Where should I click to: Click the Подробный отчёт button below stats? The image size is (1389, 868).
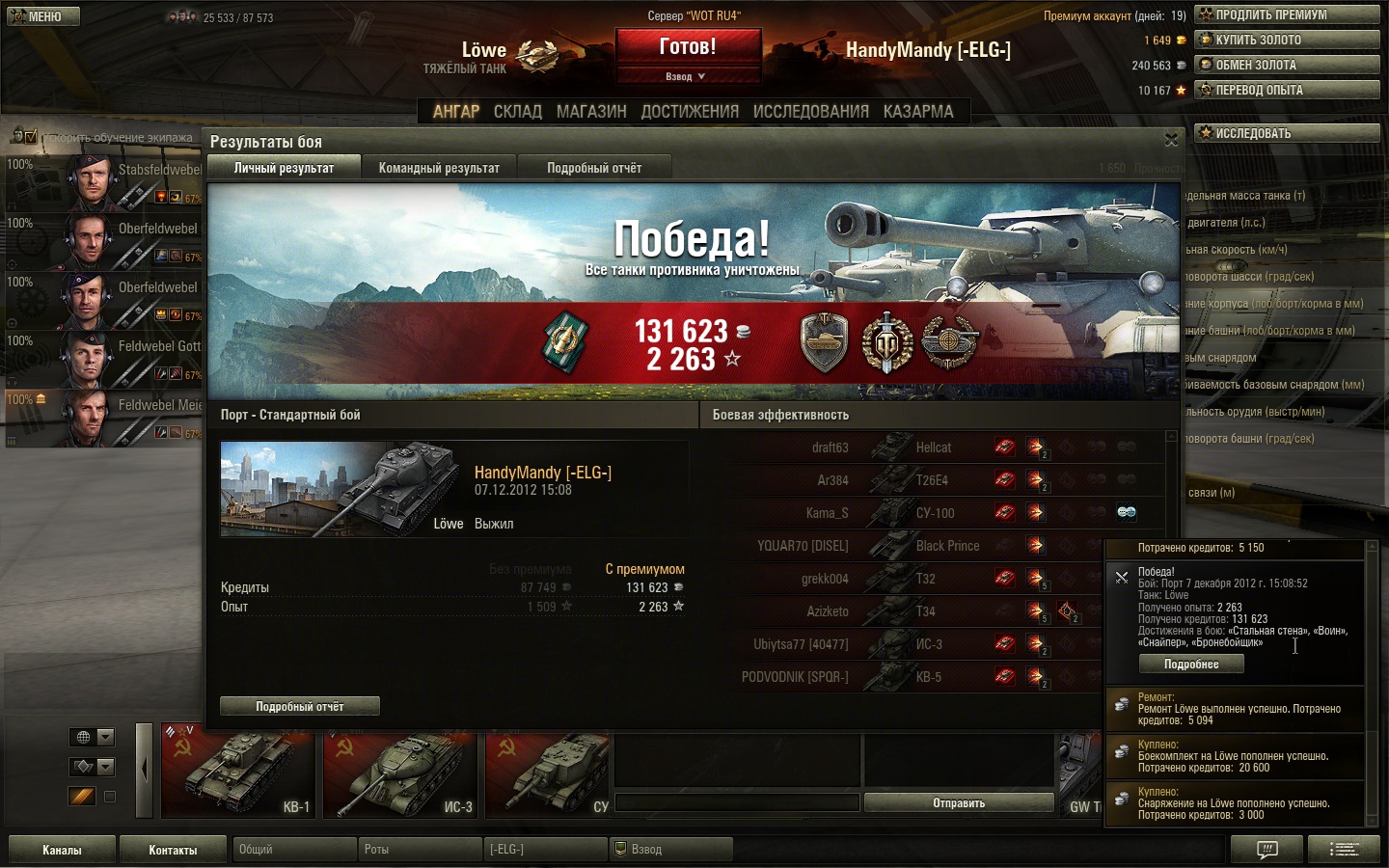click(x=300, y=707)
